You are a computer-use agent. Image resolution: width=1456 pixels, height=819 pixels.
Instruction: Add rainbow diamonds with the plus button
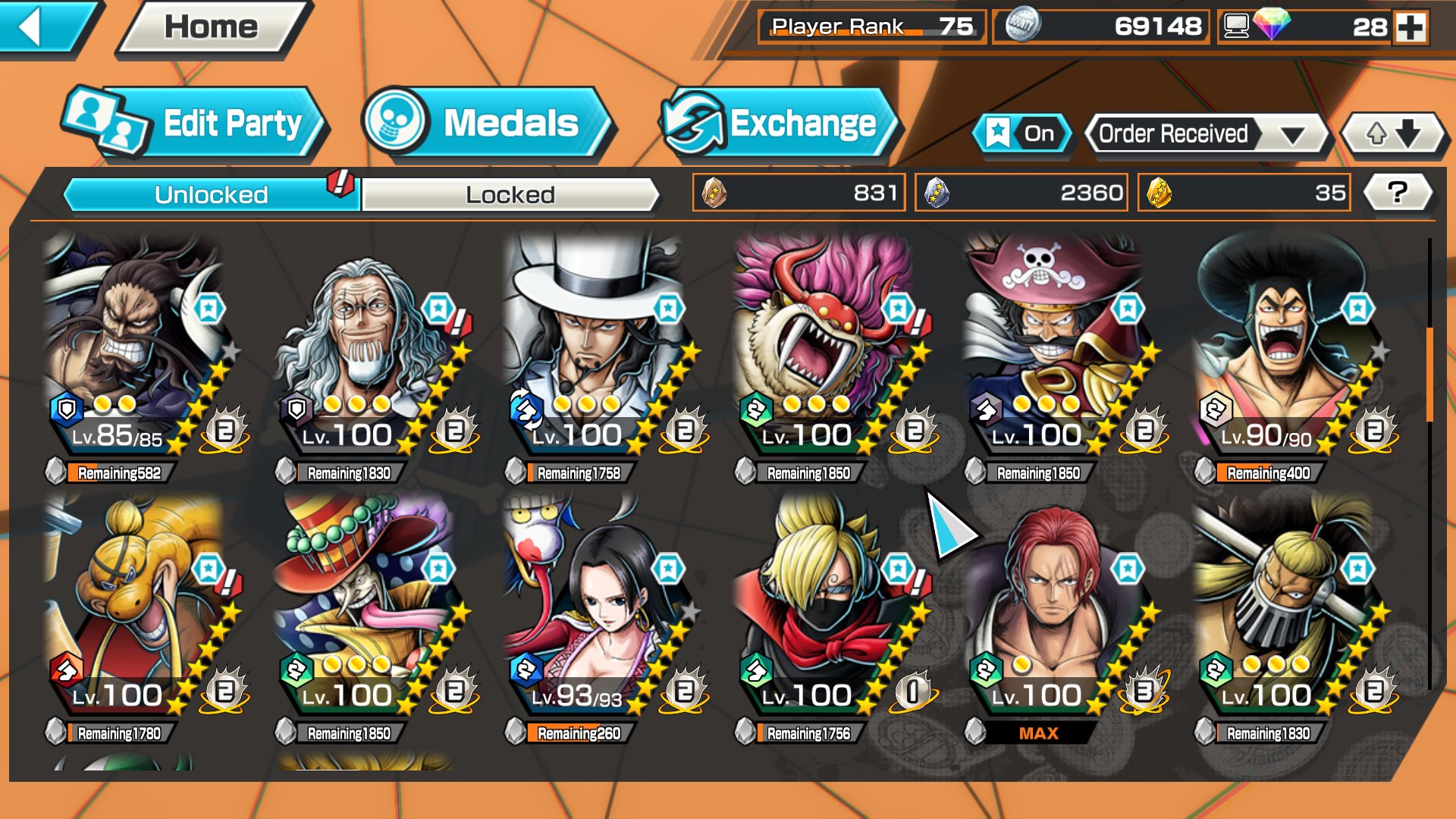pyautogui.click(x=1410, y=28)
